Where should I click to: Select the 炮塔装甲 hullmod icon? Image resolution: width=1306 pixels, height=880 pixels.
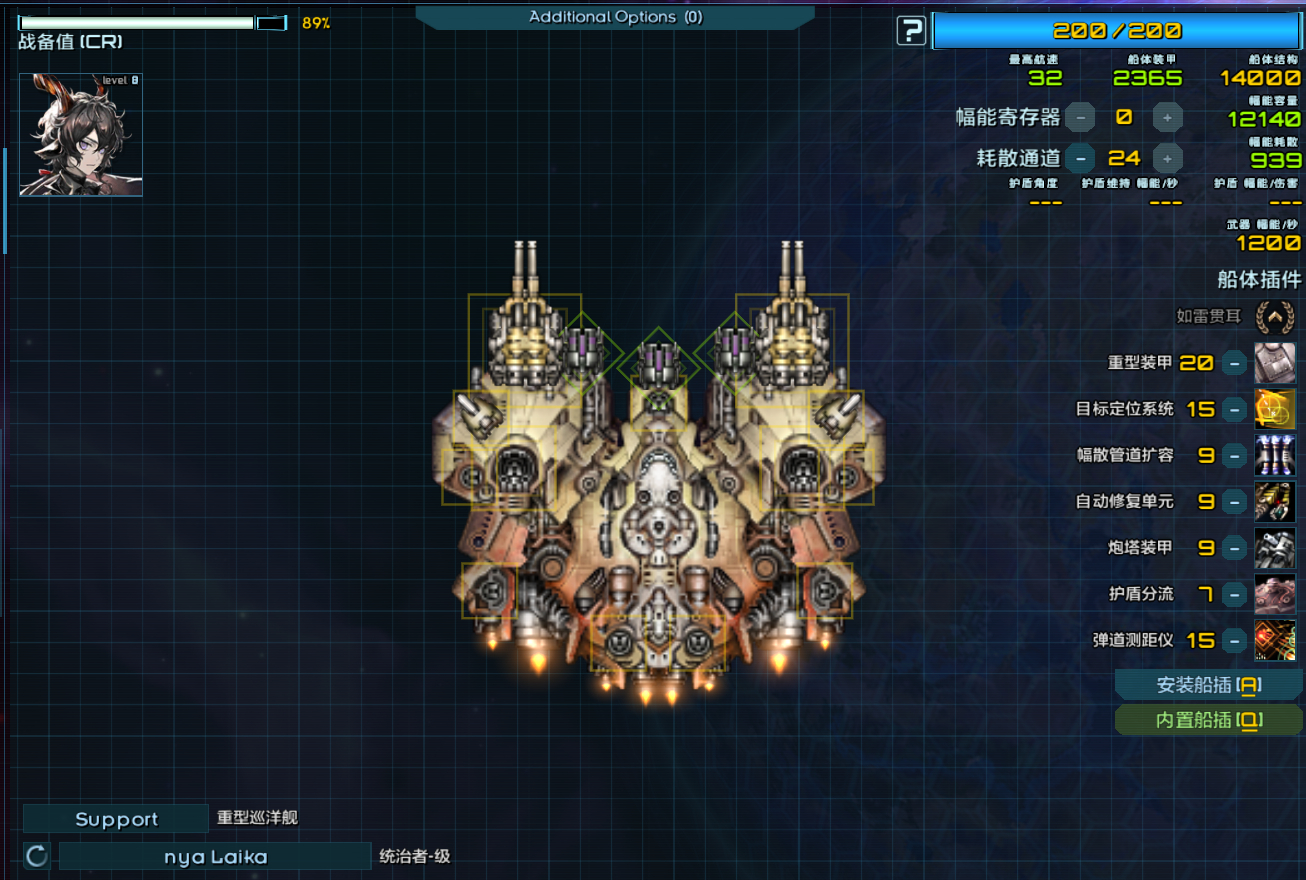[x=1275, y=548]
